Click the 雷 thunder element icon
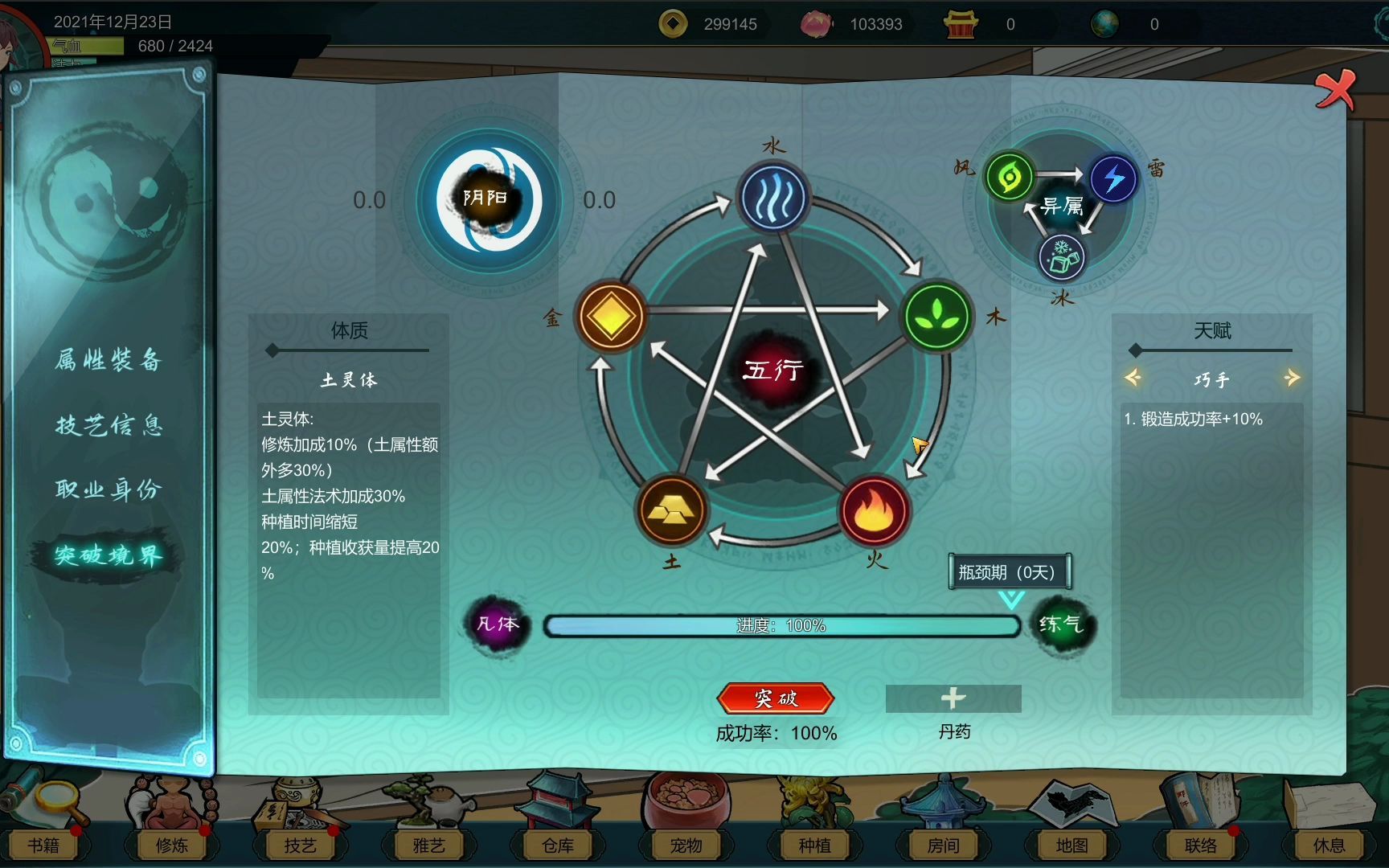The width and height of the screenshot is (1389, 868). (x=1112, y=178)
